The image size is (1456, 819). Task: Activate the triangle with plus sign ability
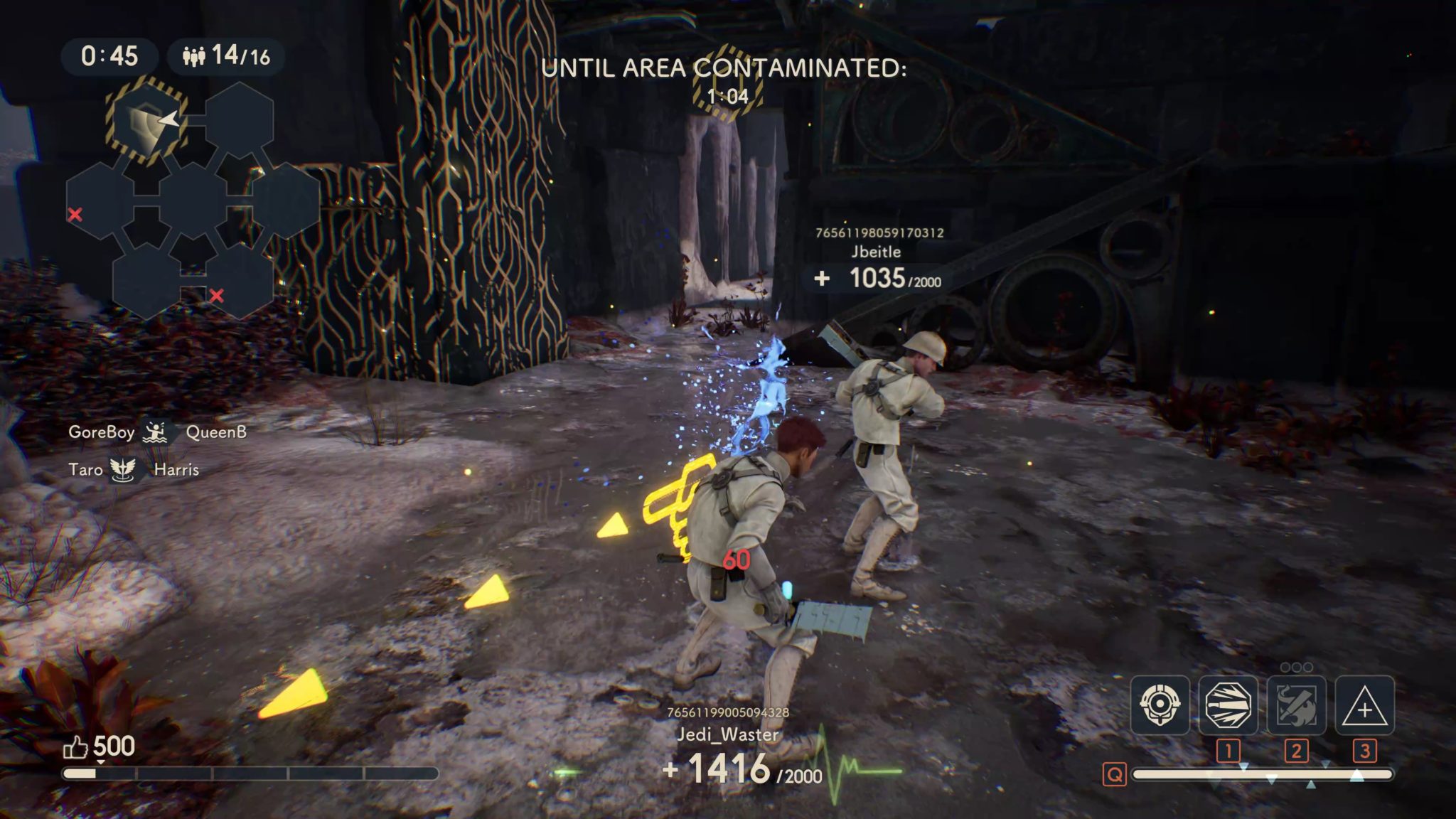click(x=1364, y=705)
